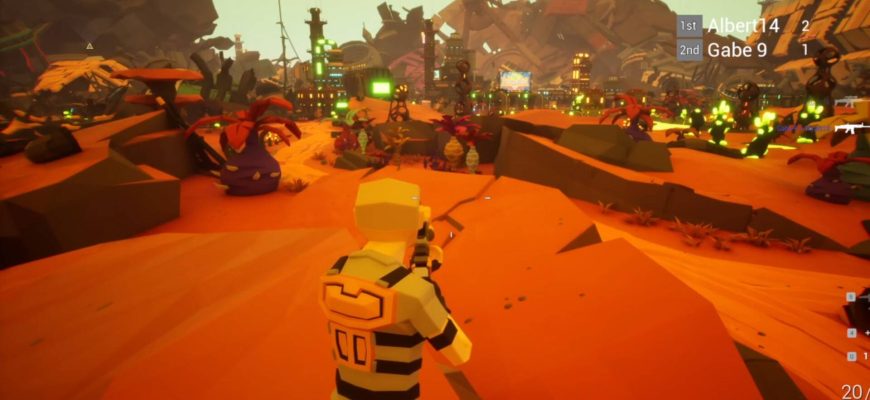870x400 pixels.
Task: Select Gabe 9's scoreboard row
Action: point(742,49)
